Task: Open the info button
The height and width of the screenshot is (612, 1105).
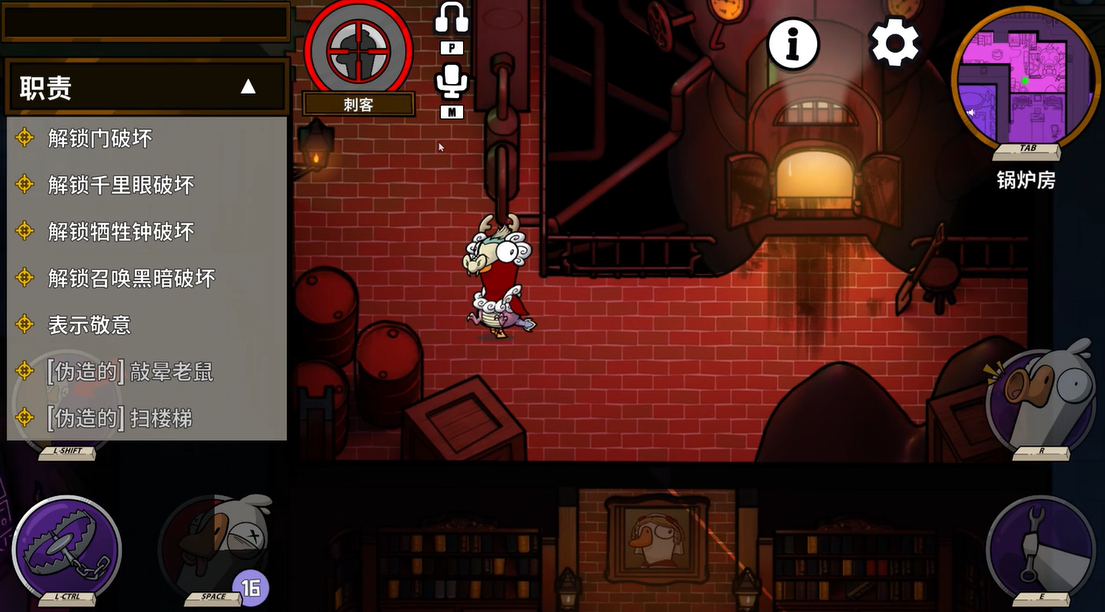Action: coord(793,44)
